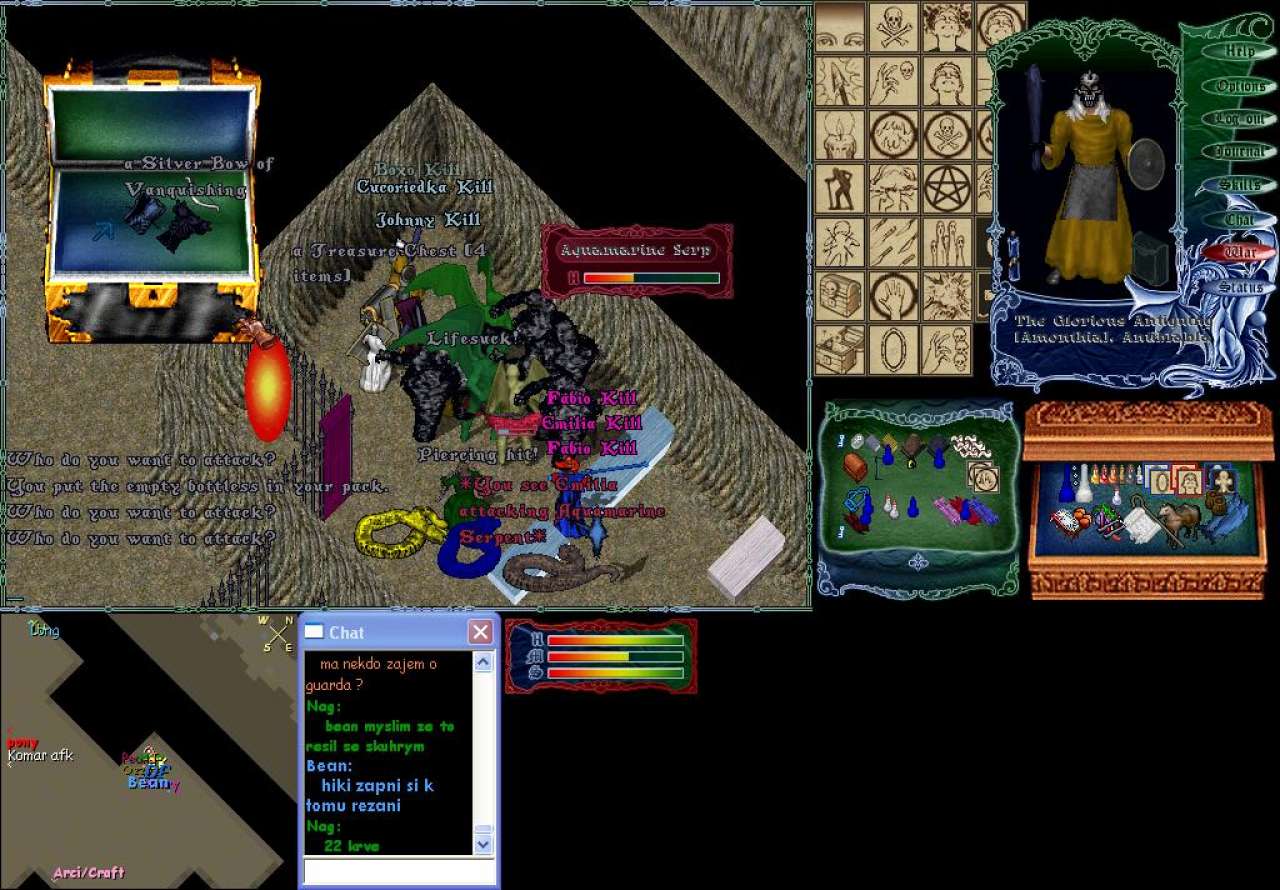This screenshot has width=1280, height=890.
Task: Activate the pentagram spell icon
Action: [x=946, y=187]
